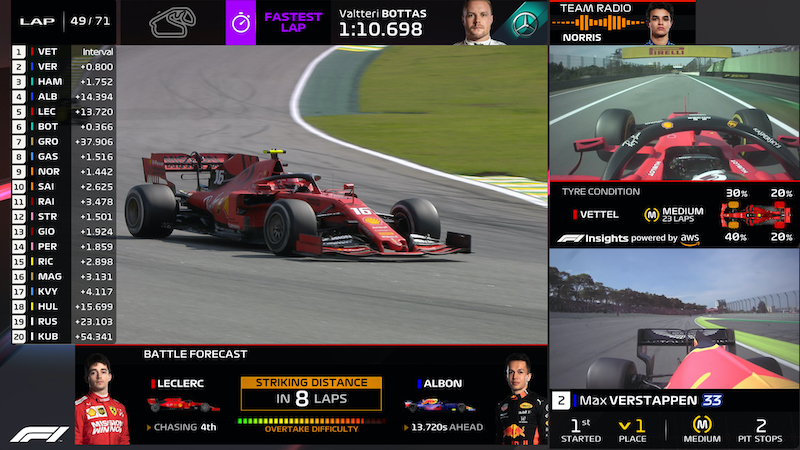800x450 pixels.
Task: Click the F1 logo in the corner
Action: (x=39, y=434)
